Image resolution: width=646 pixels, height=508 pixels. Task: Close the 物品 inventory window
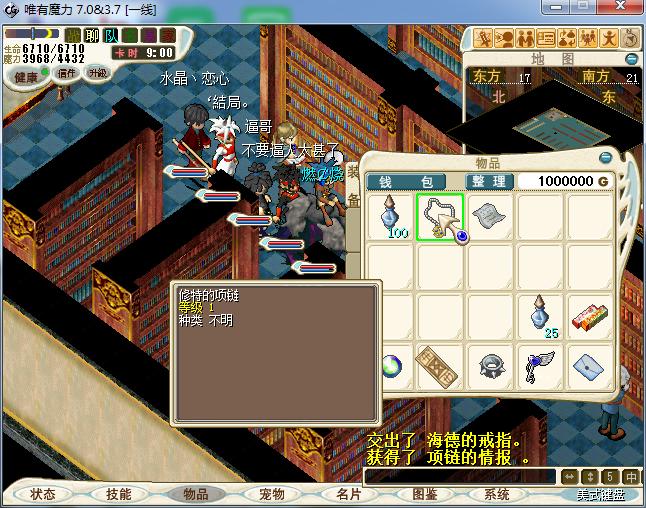click(x=605, y=158)
